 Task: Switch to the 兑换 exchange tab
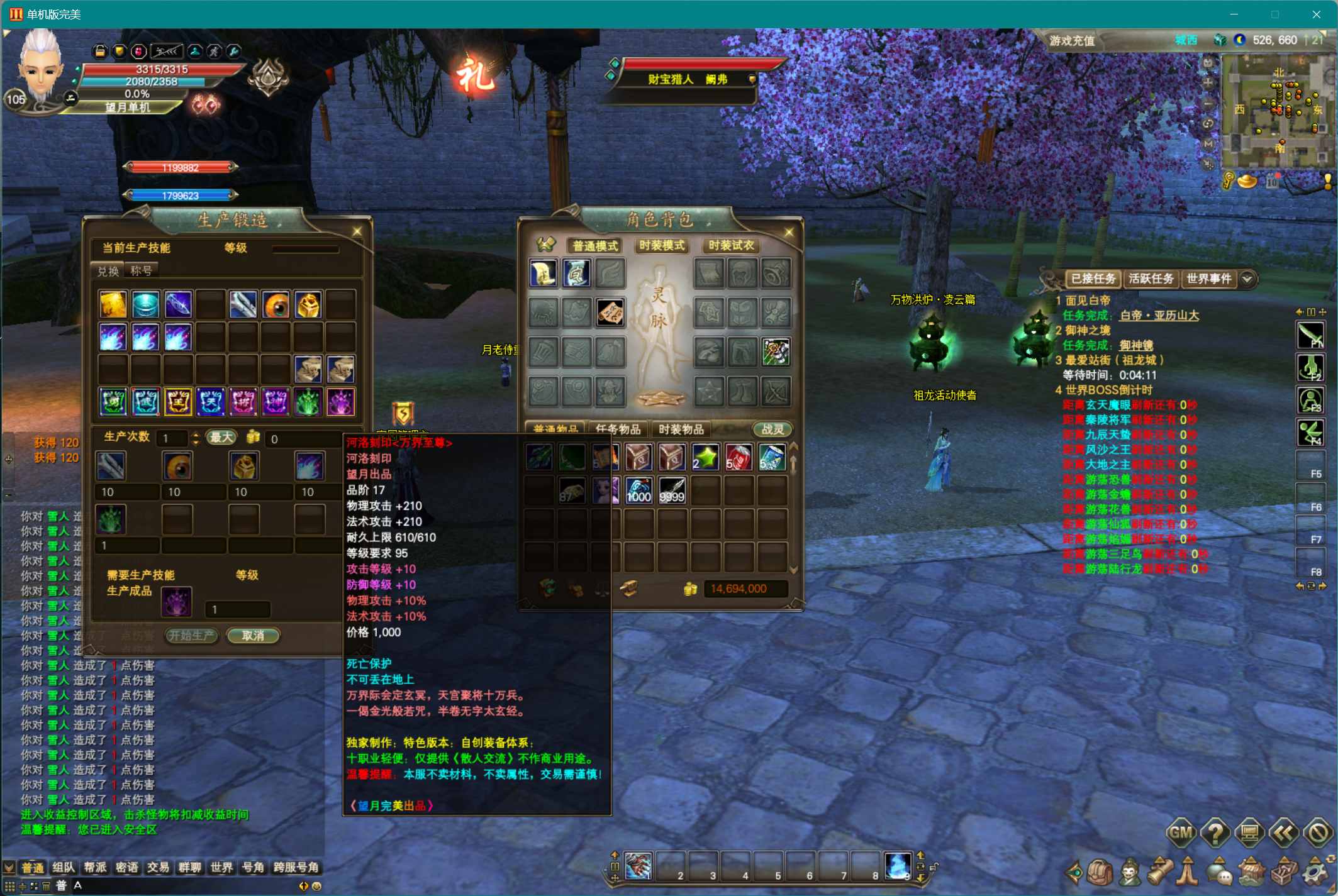click(108, 271)
